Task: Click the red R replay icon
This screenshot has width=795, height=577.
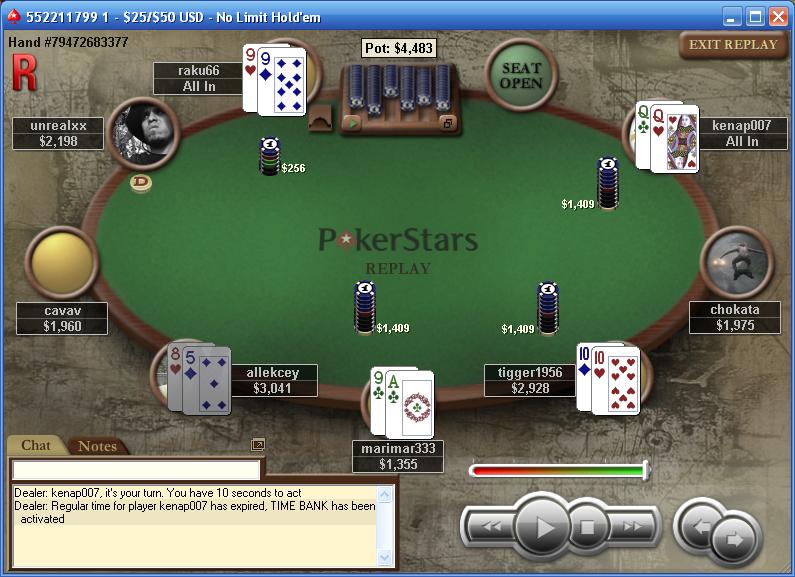Action: (x=23, y=72)
